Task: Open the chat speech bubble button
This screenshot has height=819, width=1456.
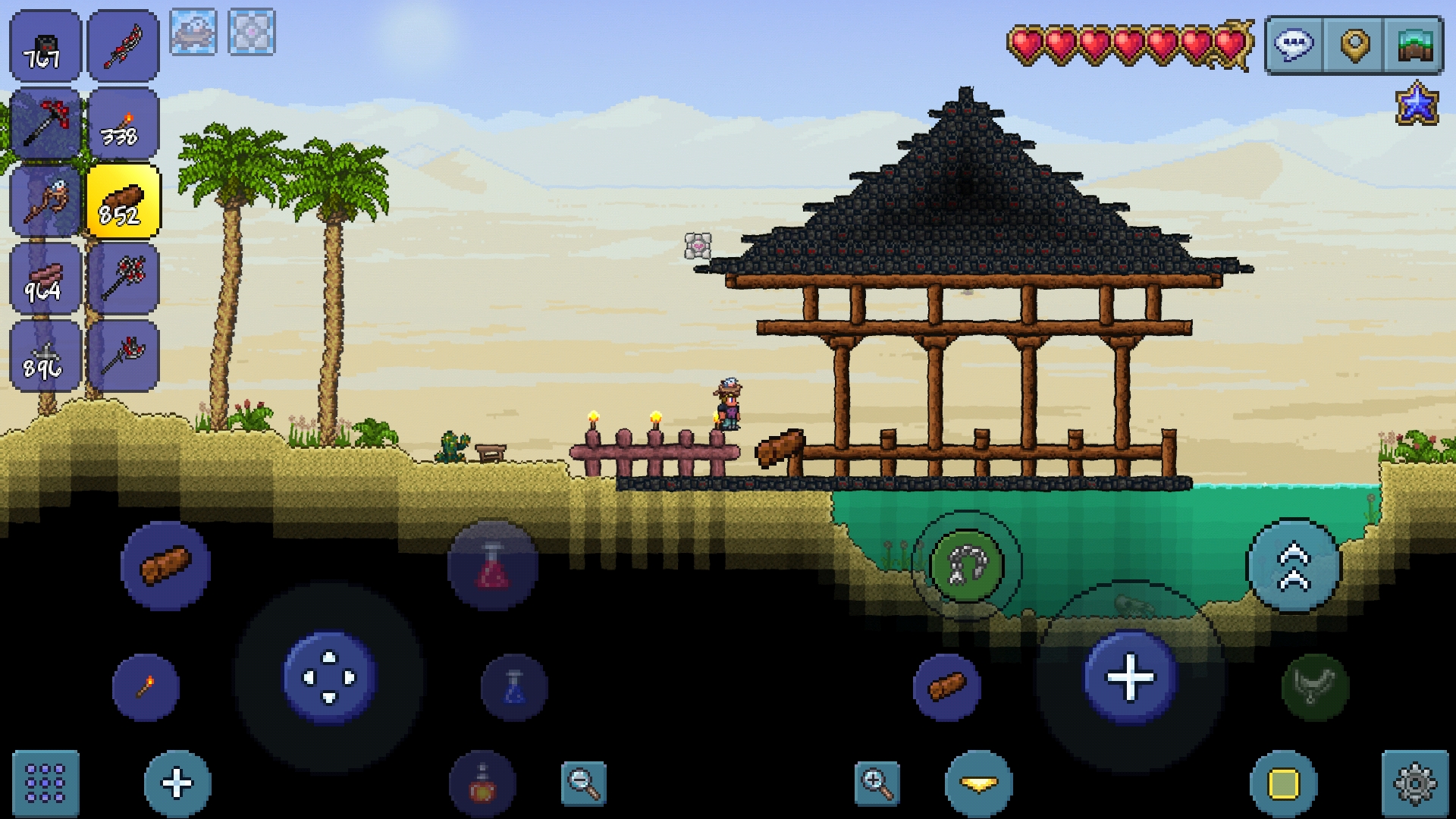Action: 1294,45
